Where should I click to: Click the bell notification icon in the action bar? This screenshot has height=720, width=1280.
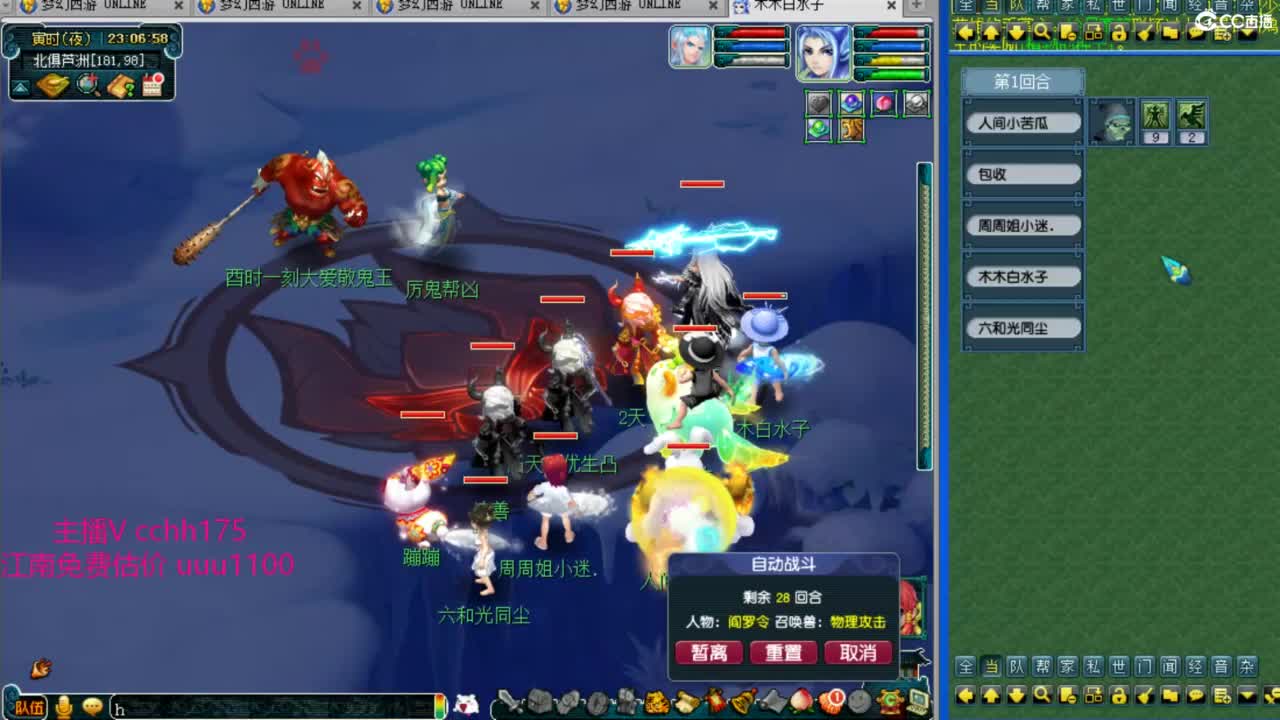741,702
